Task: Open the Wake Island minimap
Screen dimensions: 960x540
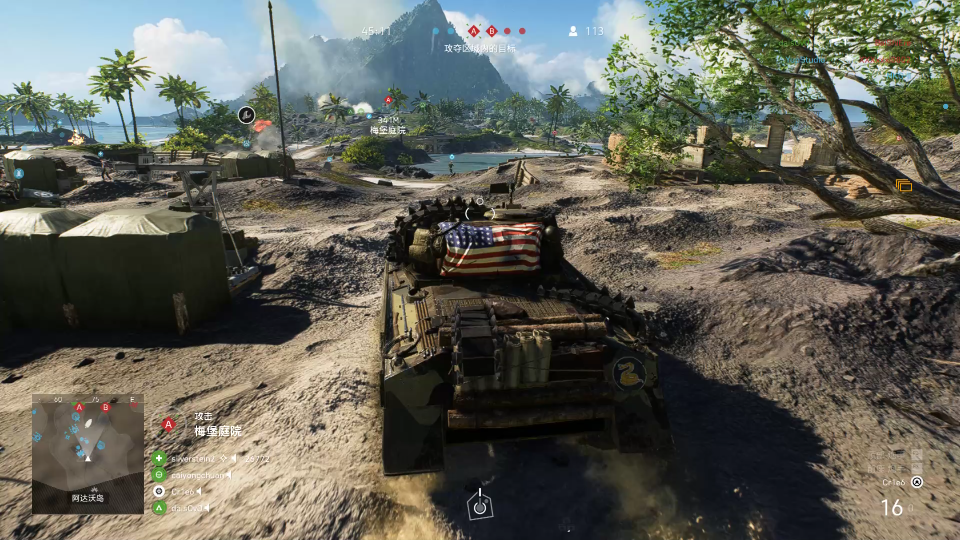Action: click(x=87, y=453)
